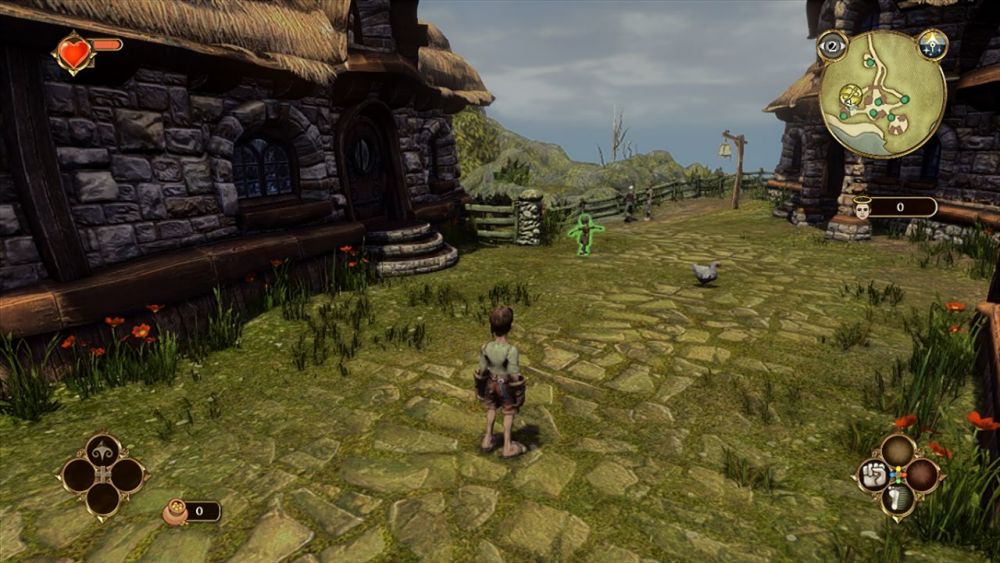
Task: Select the glowing compass icon by the minimap
Action: tap(933, 44)
